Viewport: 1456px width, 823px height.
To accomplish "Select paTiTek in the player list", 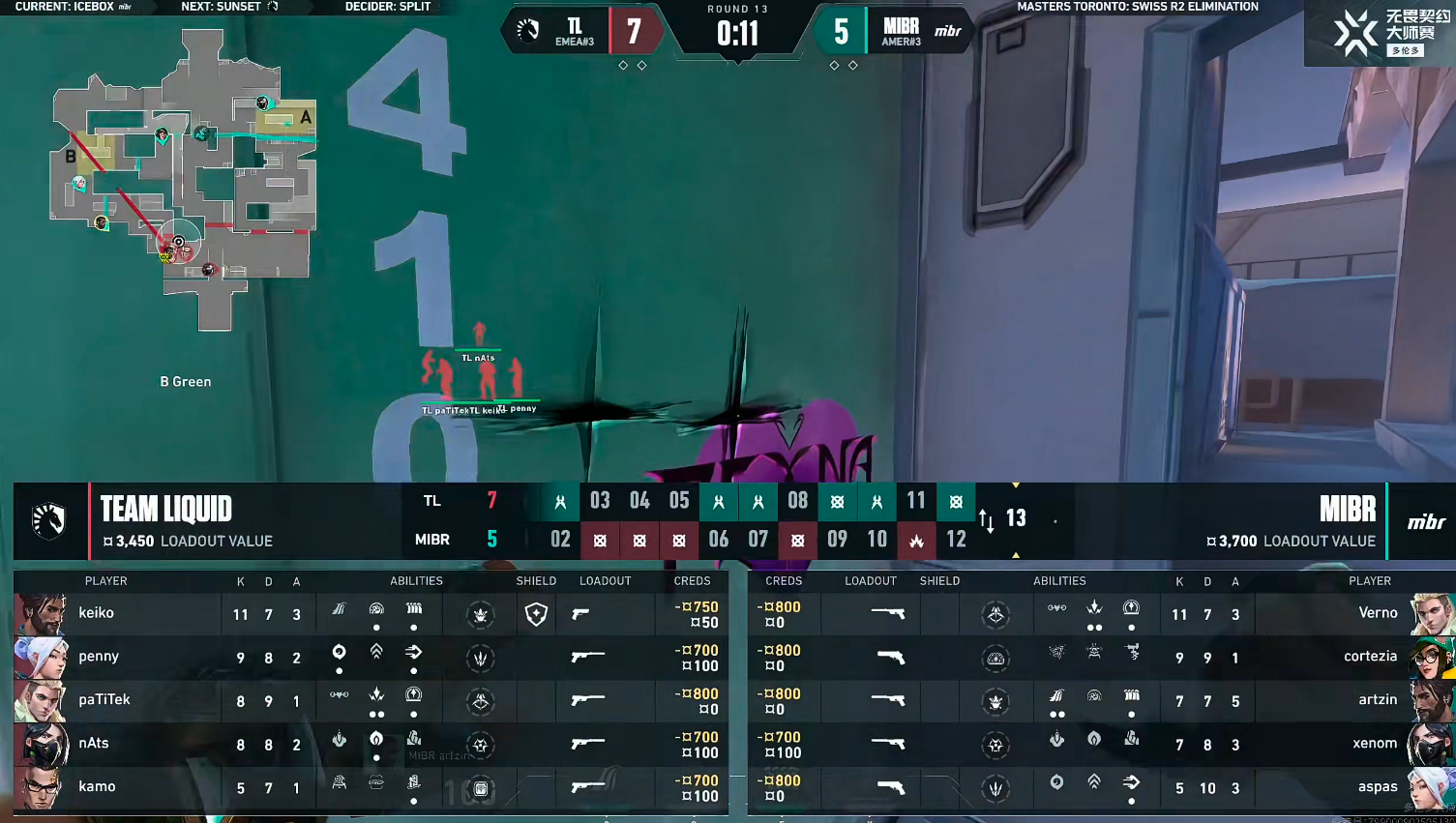I will [104, 700].
